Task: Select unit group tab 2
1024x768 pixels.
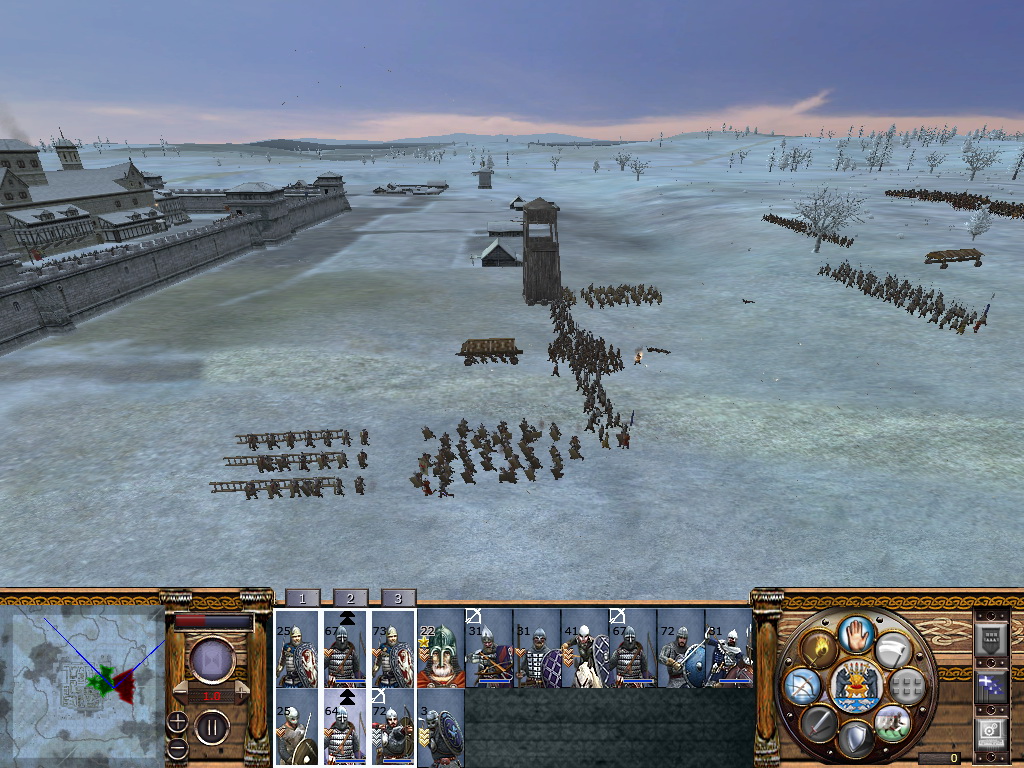Action: pyautogui.click(x=350, y=598)
